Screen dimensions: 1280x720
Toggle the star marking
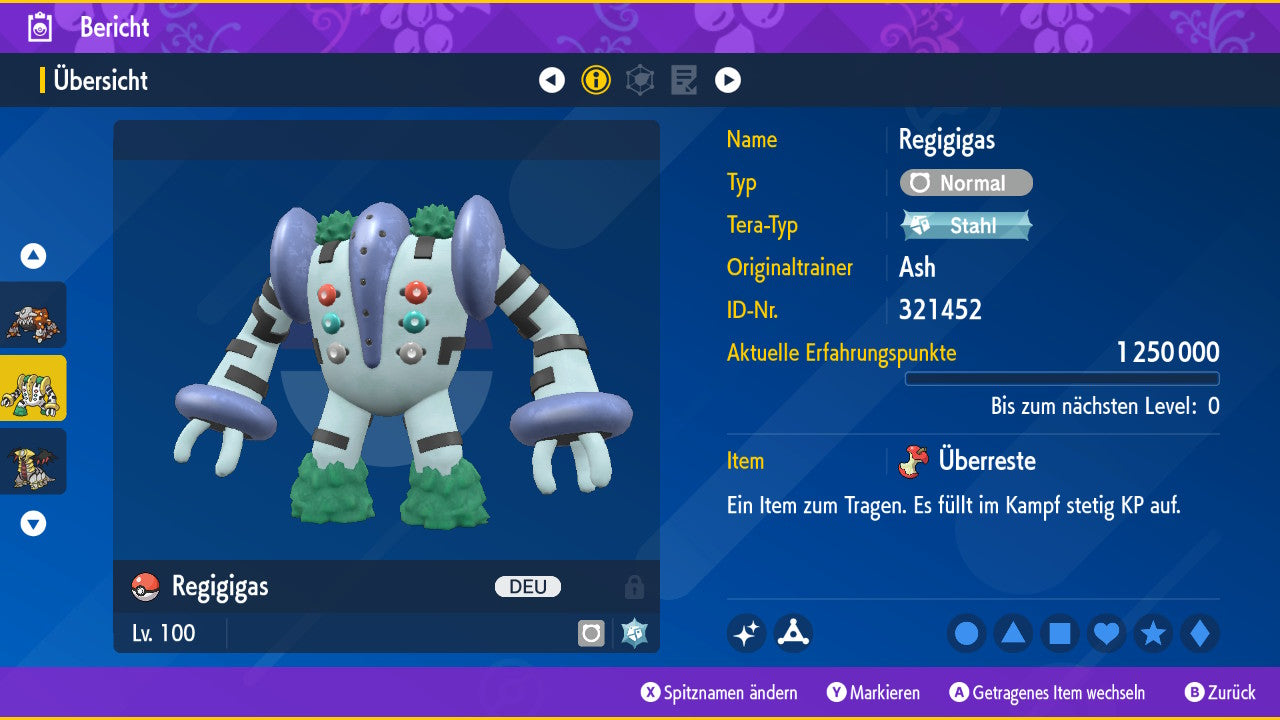[x=1153, y=633]
